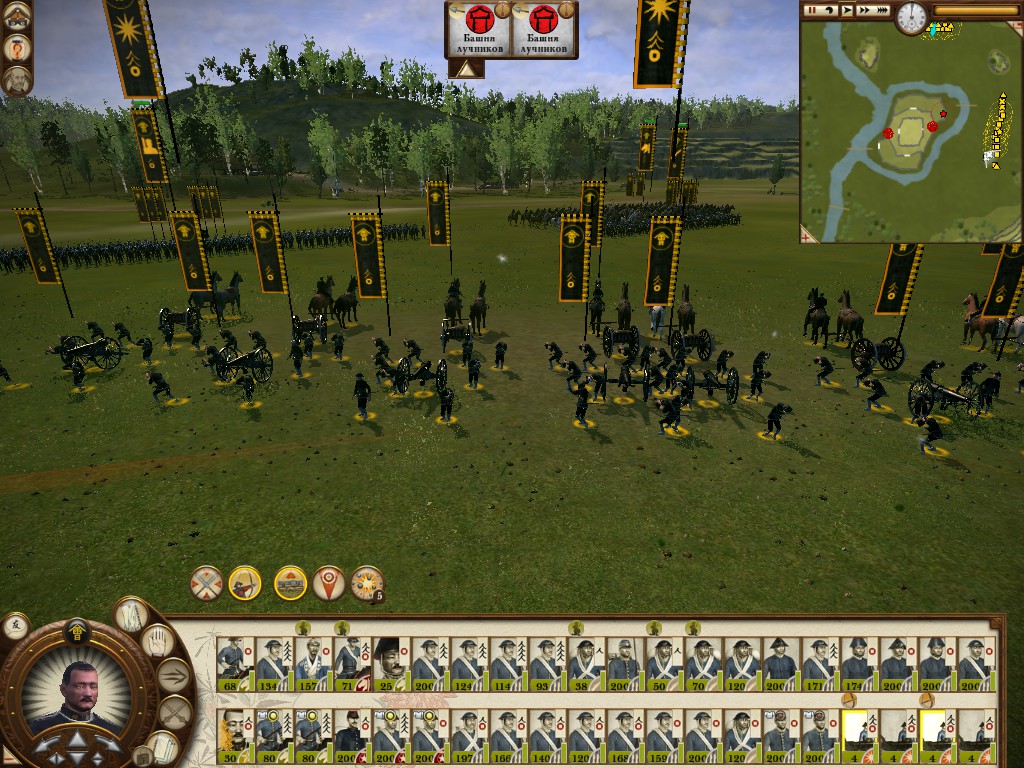Select the left archer tower card
The width and height of the screenshot is (1024, 768).
point(478,30)
